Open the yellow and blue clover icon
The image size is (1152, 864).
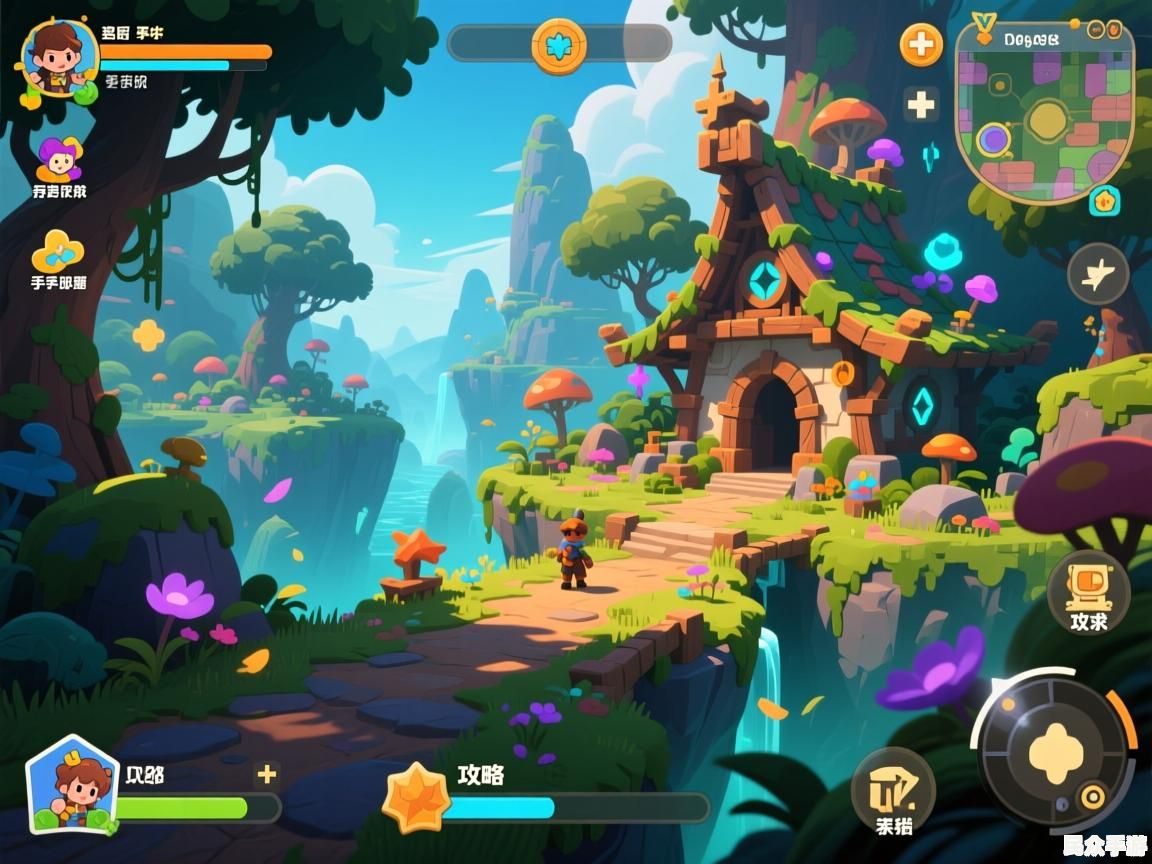click(x=58, y=251)
